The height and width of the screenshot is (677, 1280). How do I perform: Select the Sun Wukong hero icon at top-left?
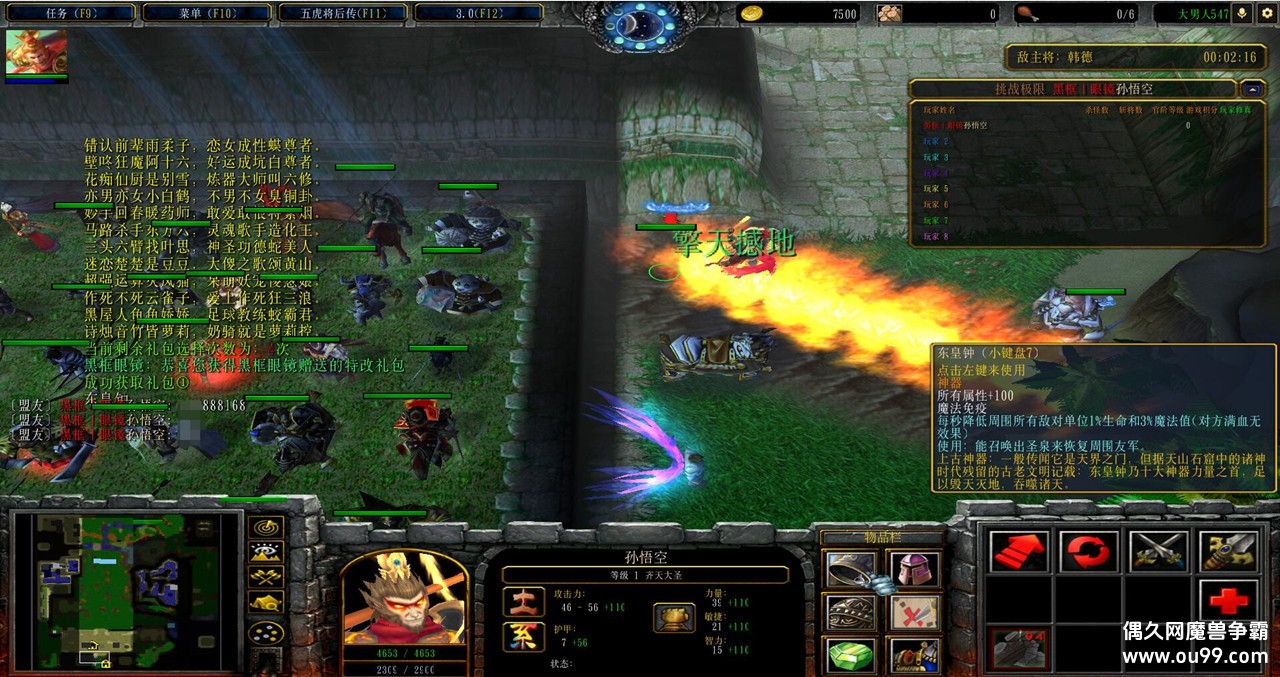[x=36, y=50]
